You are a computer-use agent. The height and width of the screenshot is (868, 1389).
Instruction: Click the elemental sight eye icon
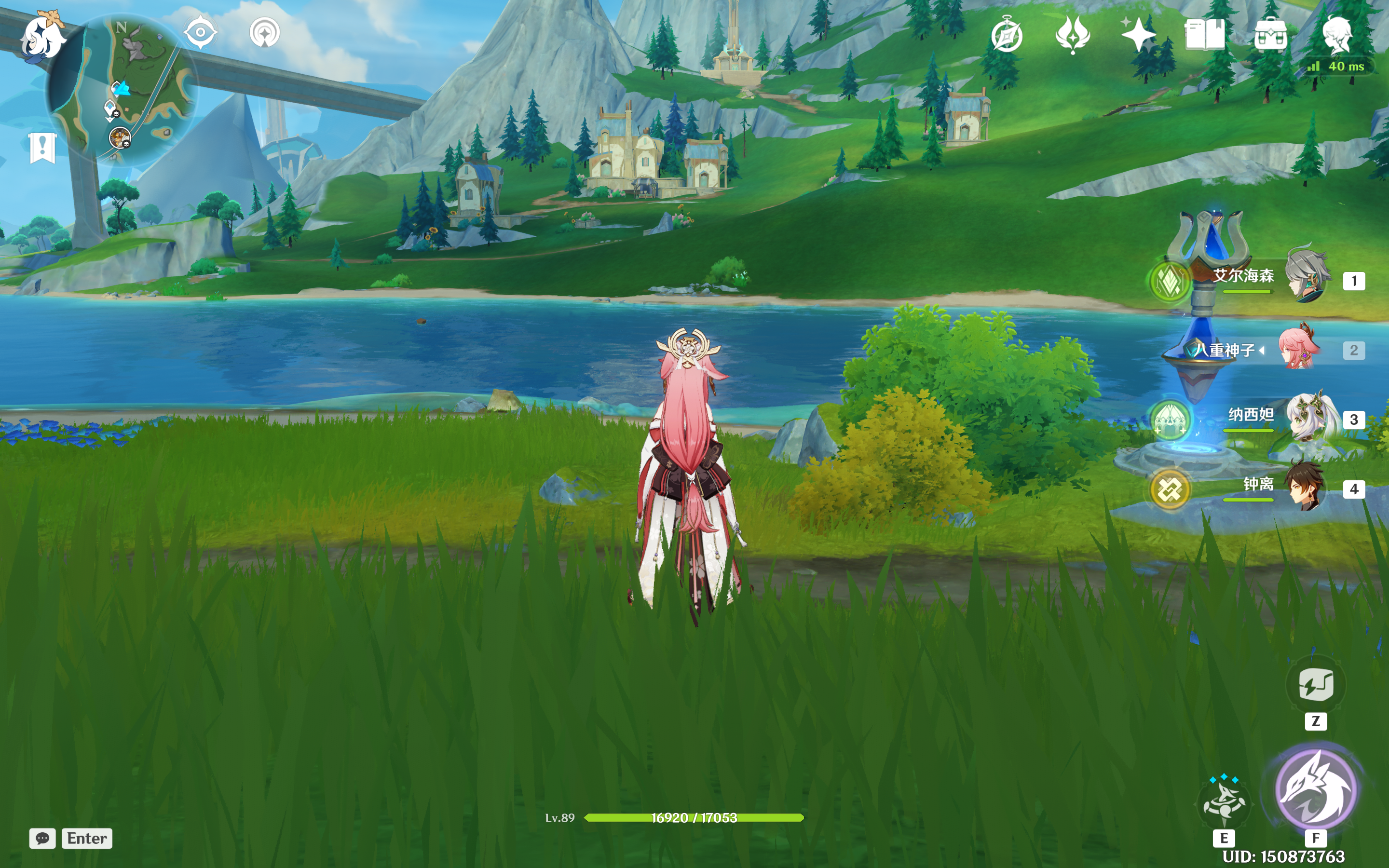200,32
